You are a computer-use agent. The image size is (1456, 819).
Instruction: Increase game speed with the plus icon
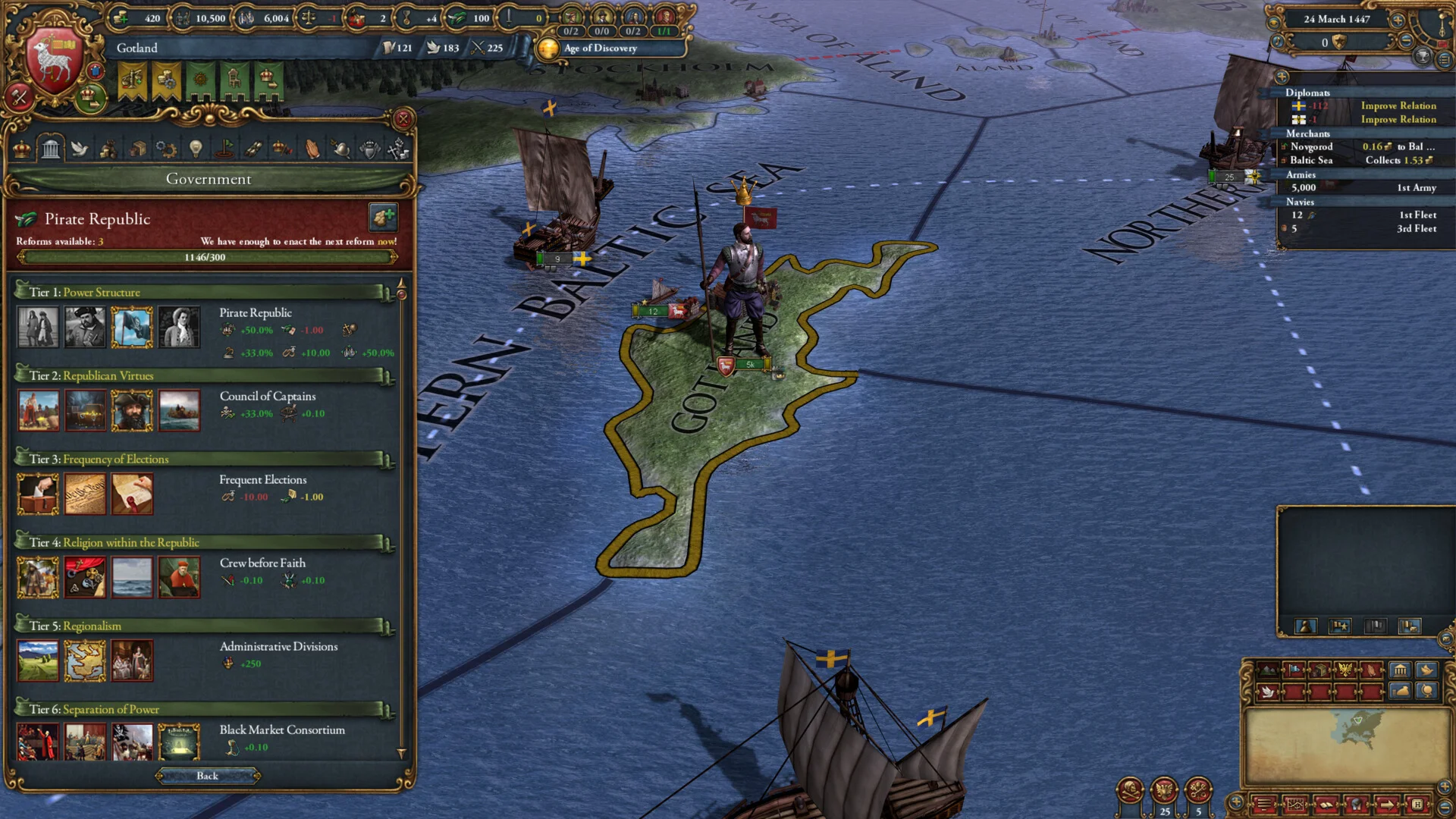(x=1398, y=20)
